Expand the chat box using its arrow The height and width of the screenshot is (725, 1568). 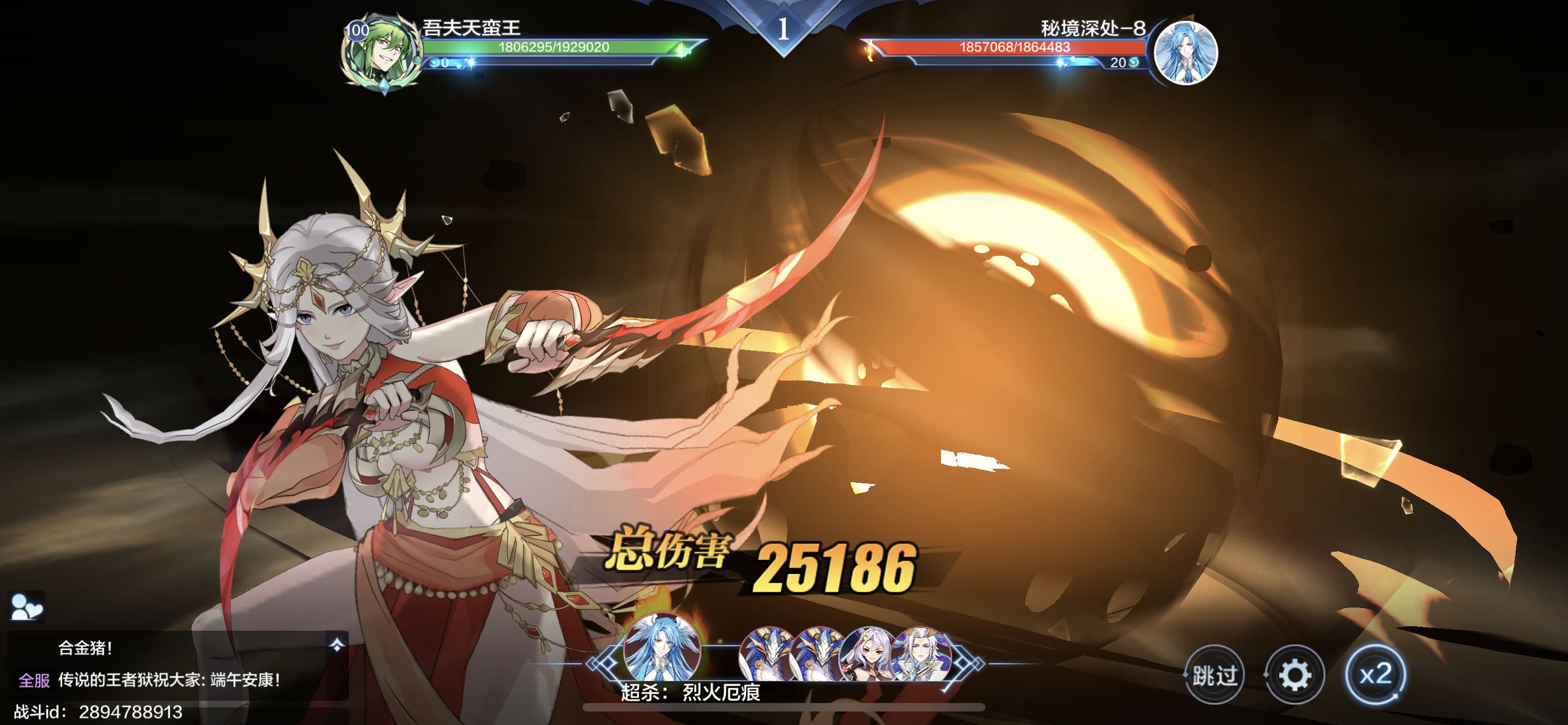(x=336, y=645)
